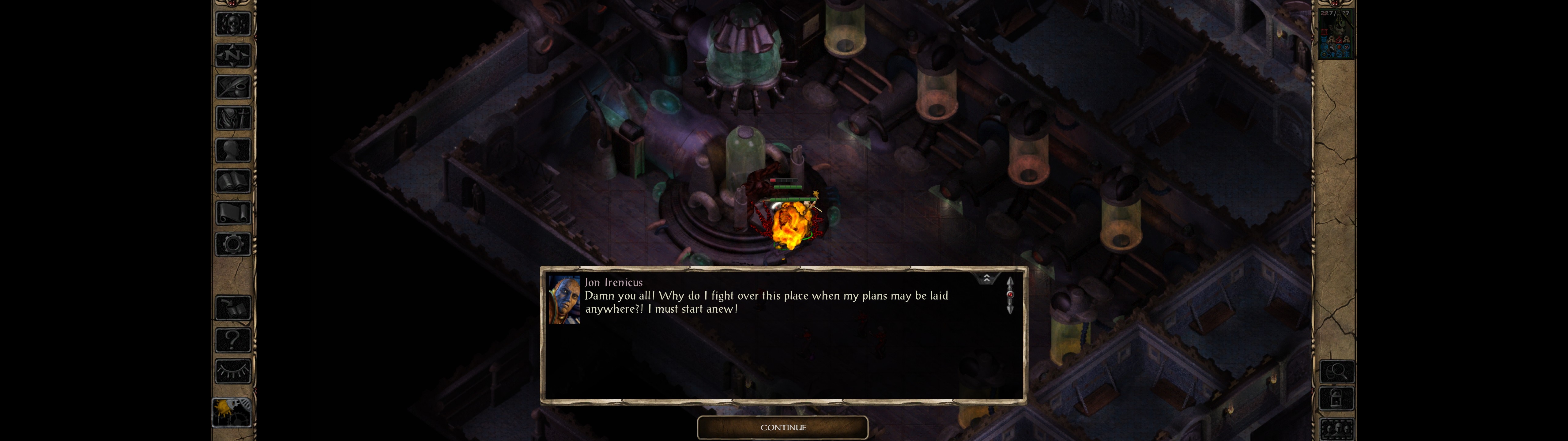This screenshot has width=1568, height=441.
Task: Select the party member portrait
Action: tap(1335, 33)
